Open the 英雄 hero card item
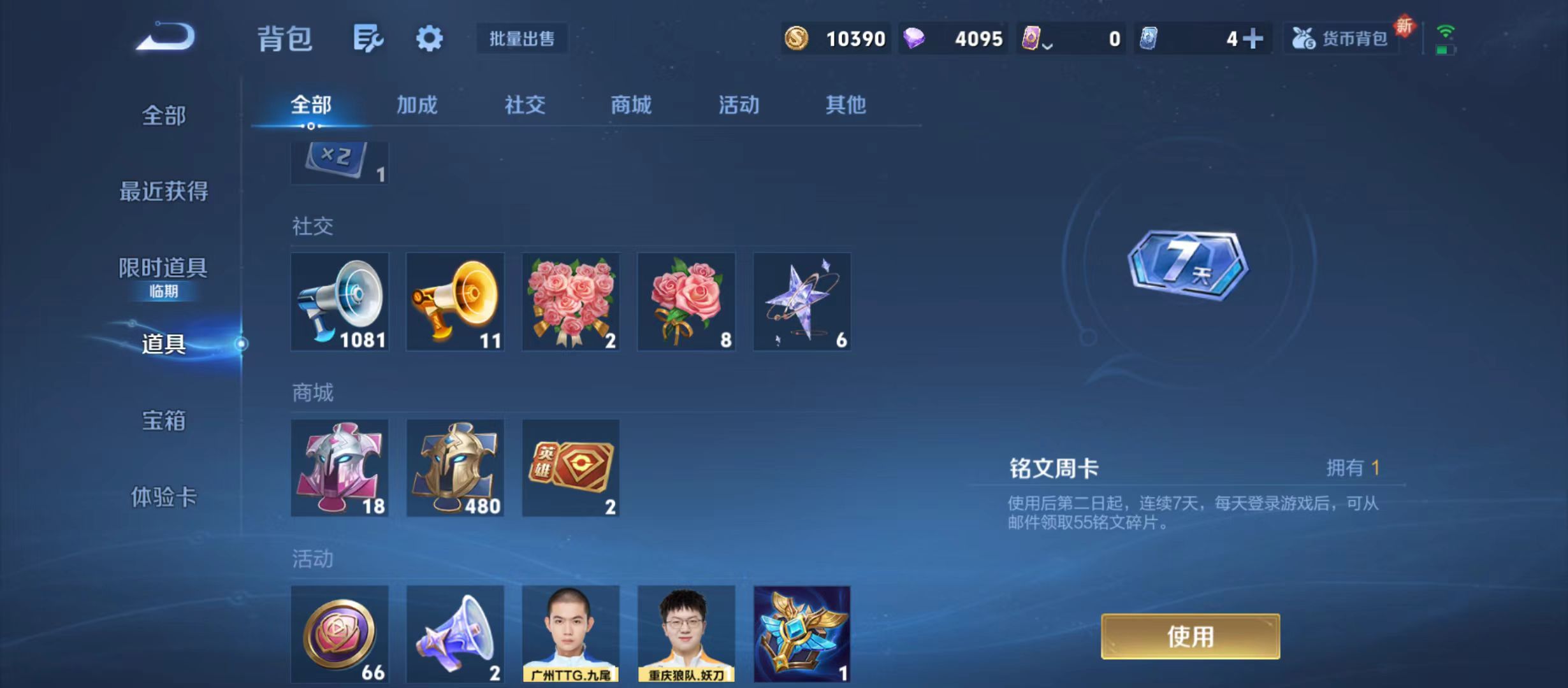 tap(570, 467)
